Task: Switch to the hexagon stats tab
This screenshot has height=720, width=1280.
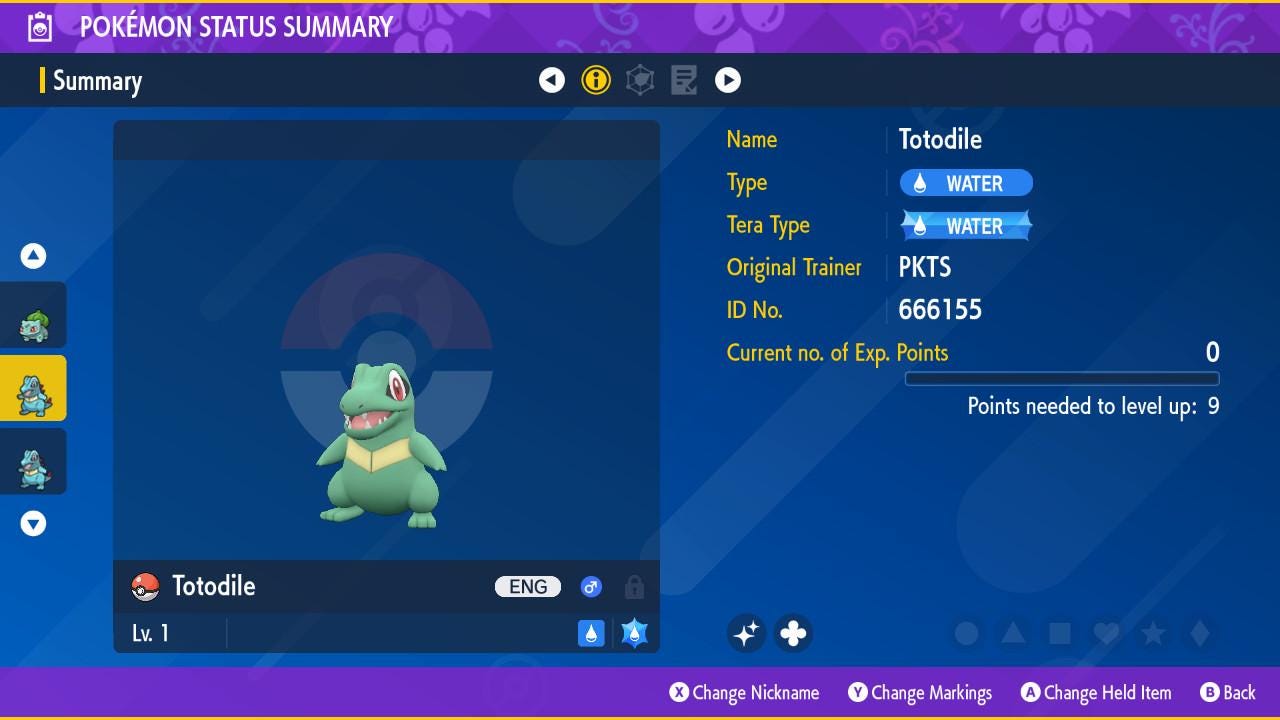Action: 640,80
